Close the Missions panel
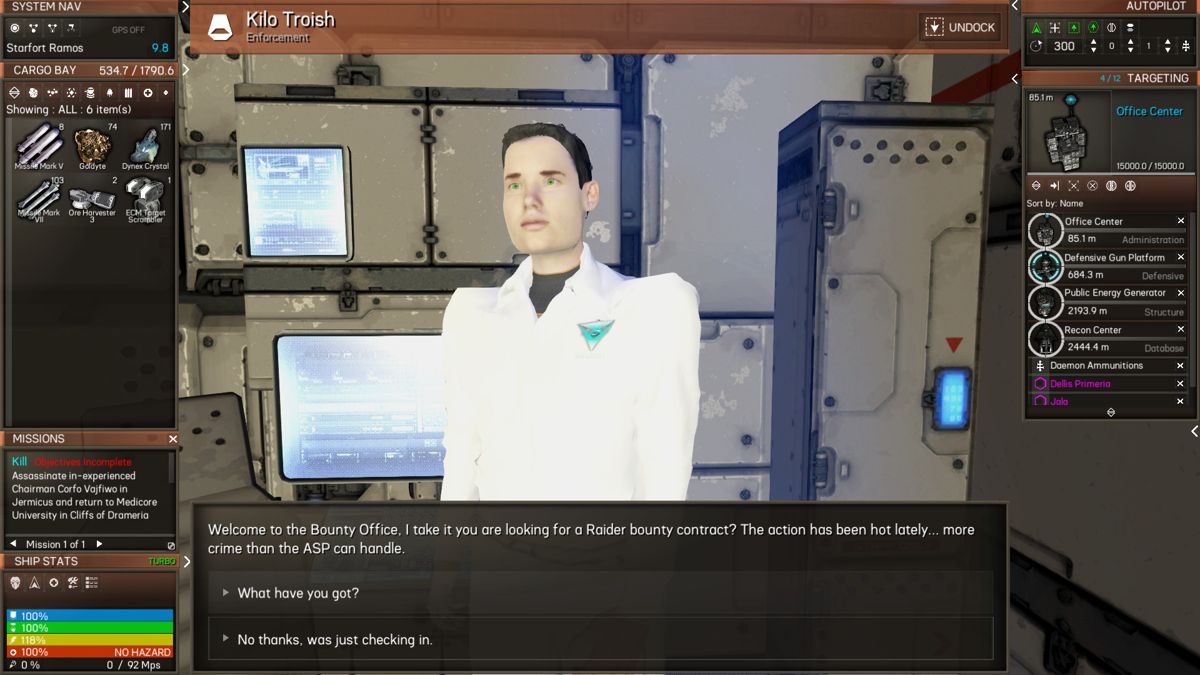 tap(173, 439)
